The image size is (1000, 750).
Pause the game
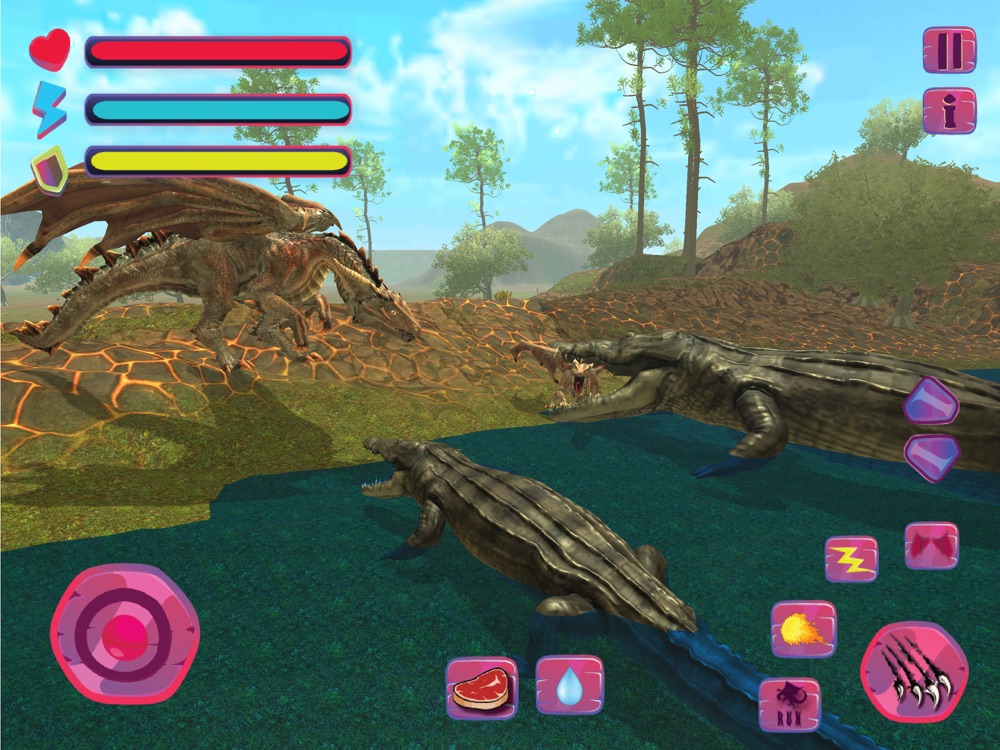click(x=949, y=49)
